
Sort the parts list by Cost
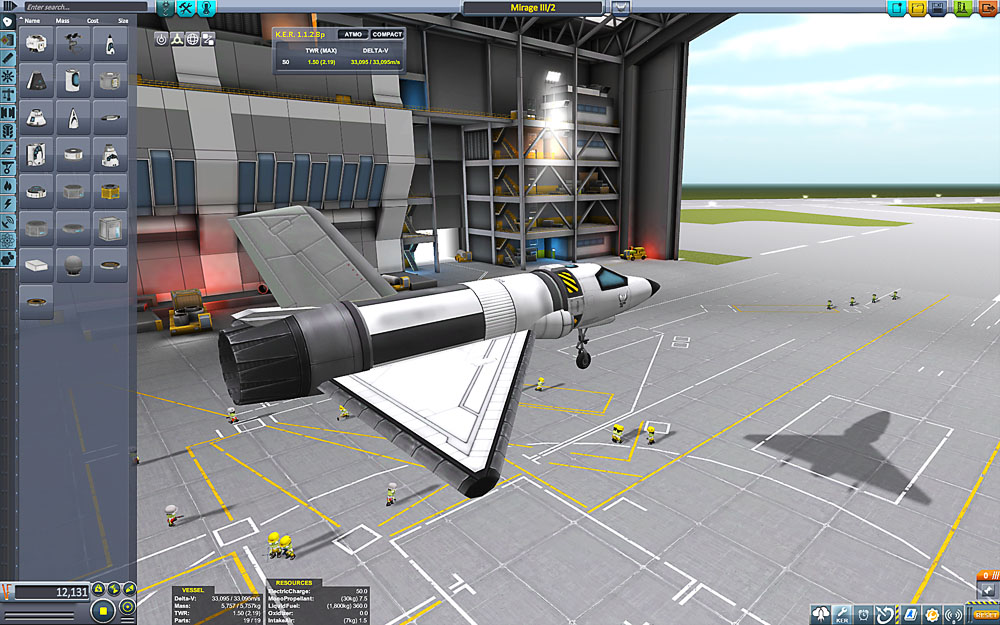(95, 20)
